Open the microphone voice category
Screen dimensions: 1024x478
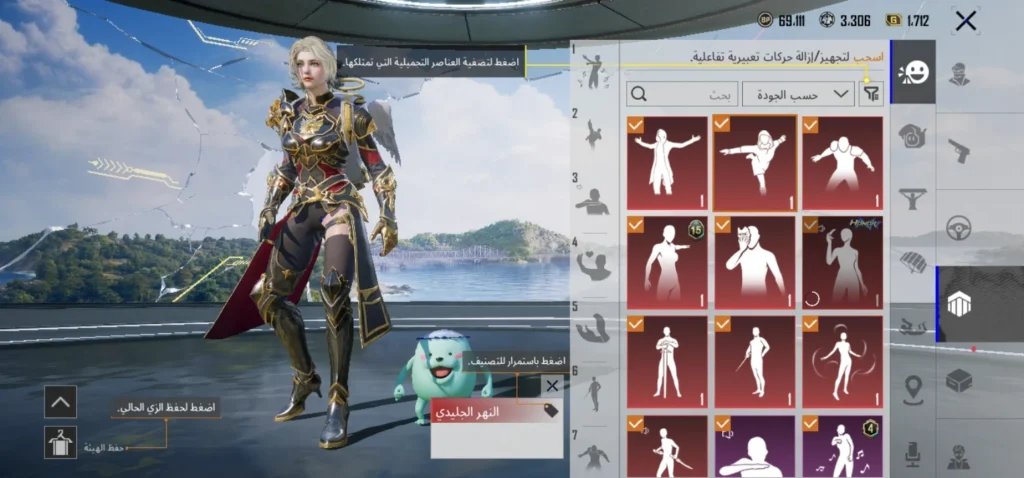pos(913,455)
